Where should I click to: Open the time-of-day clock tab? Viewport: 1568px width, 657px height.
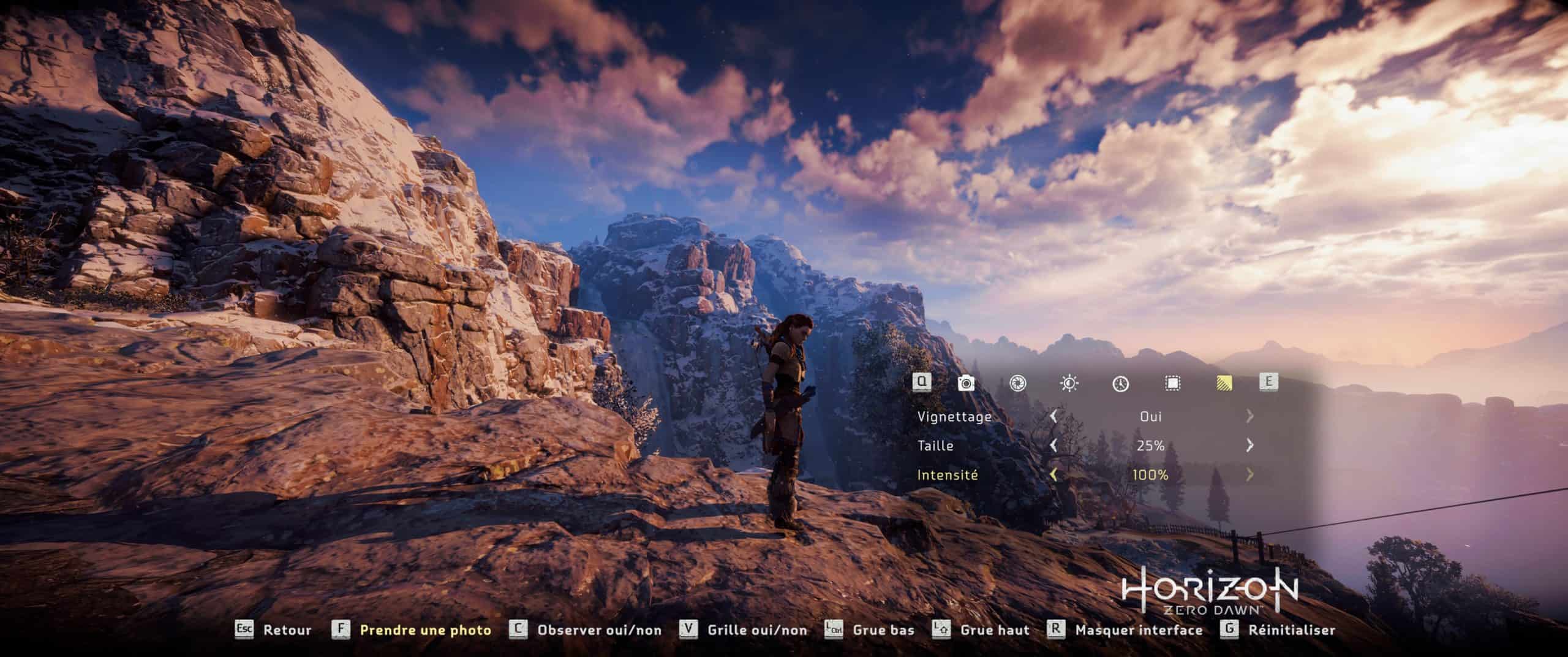tap(1120, 383)
